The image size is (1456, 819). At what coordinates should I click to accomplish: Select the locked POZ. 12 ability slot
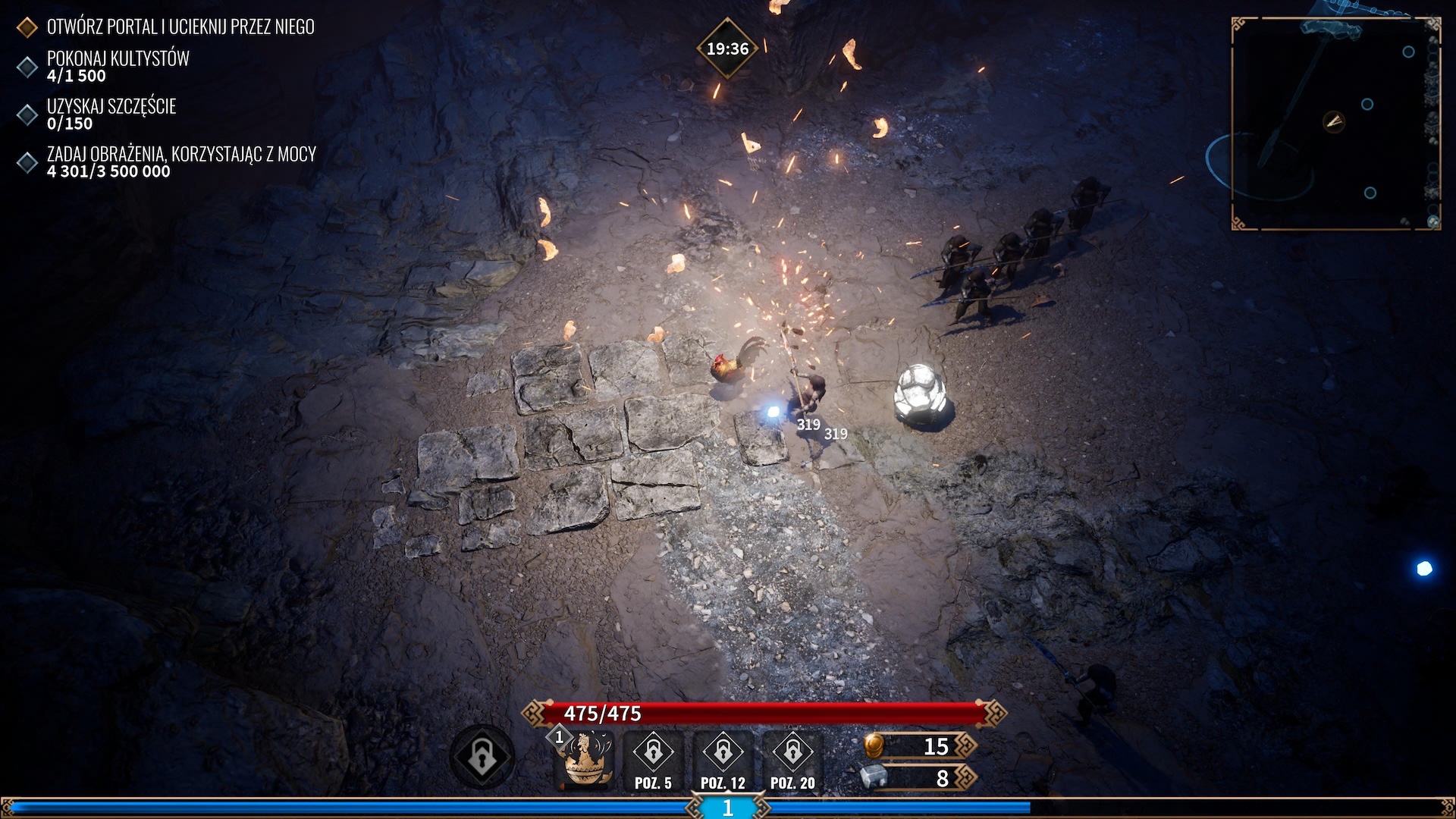pyautogui.click(x=723, y=761)
